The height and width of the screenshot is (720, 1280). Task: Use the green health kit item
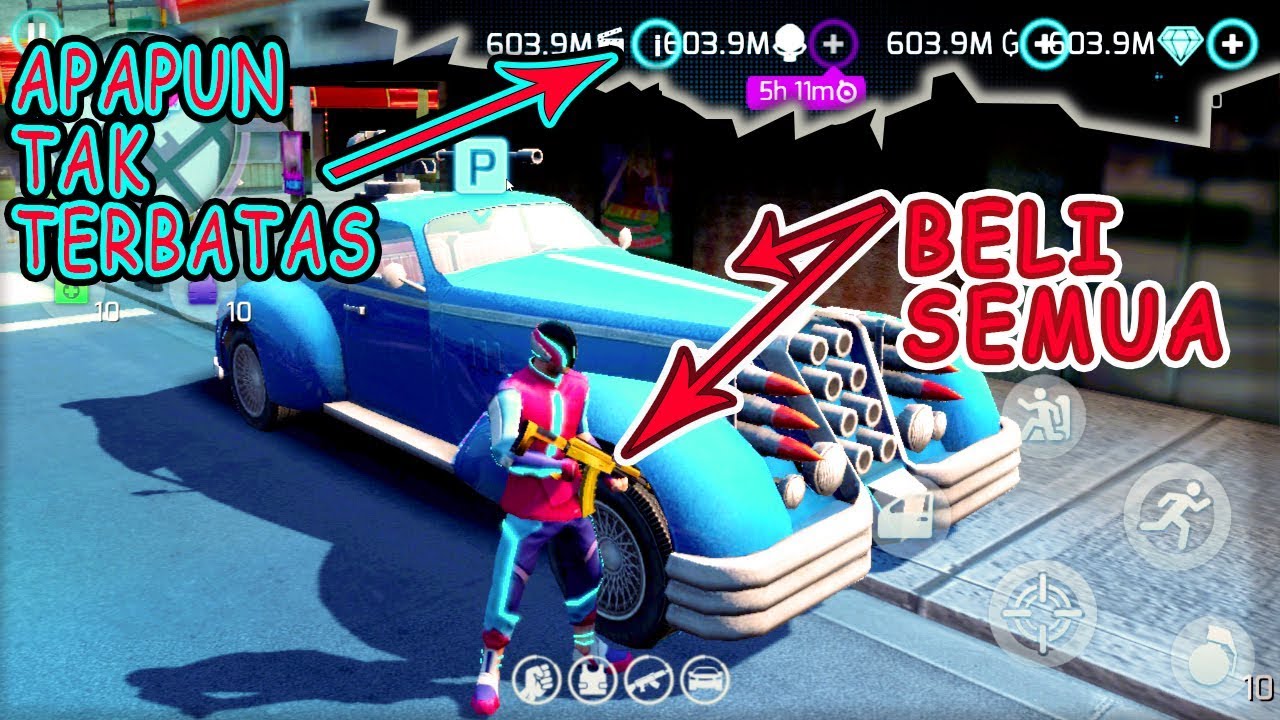[x=72, y=292]
